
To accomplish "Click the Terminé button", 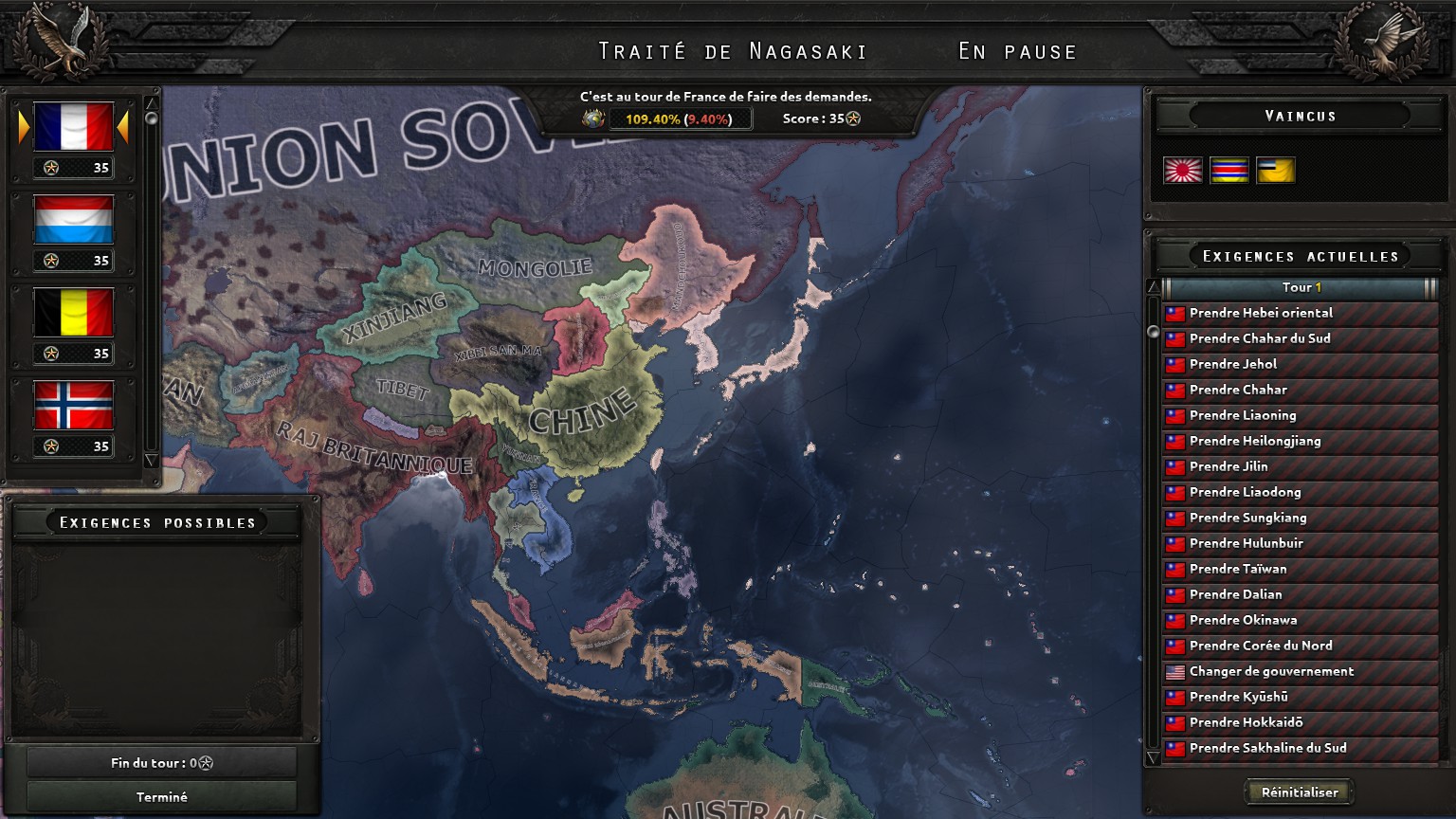I will tap(162, 797).
